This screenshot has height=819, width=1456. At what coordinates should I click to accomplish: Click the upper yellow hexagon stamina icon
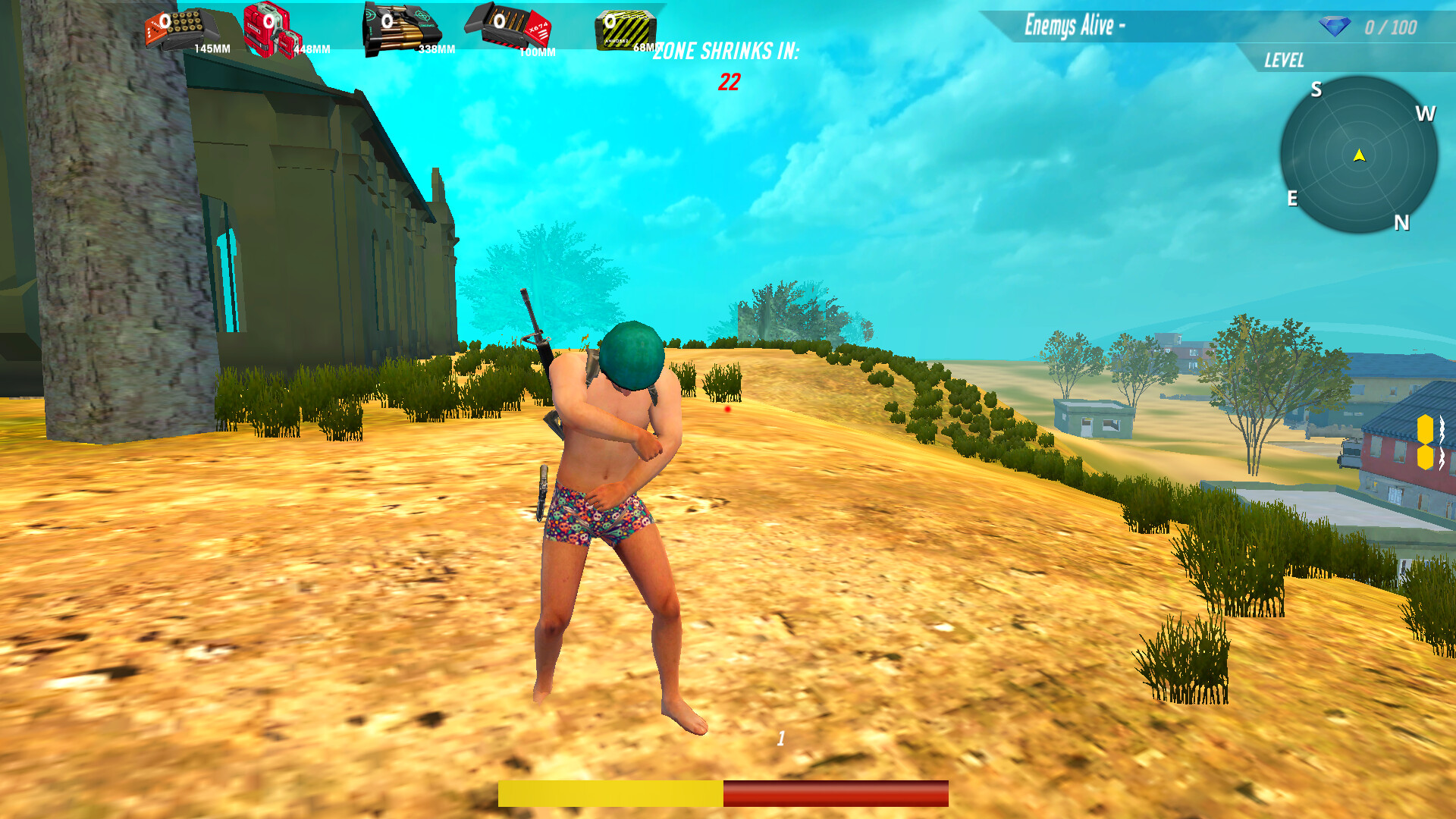1426,428
